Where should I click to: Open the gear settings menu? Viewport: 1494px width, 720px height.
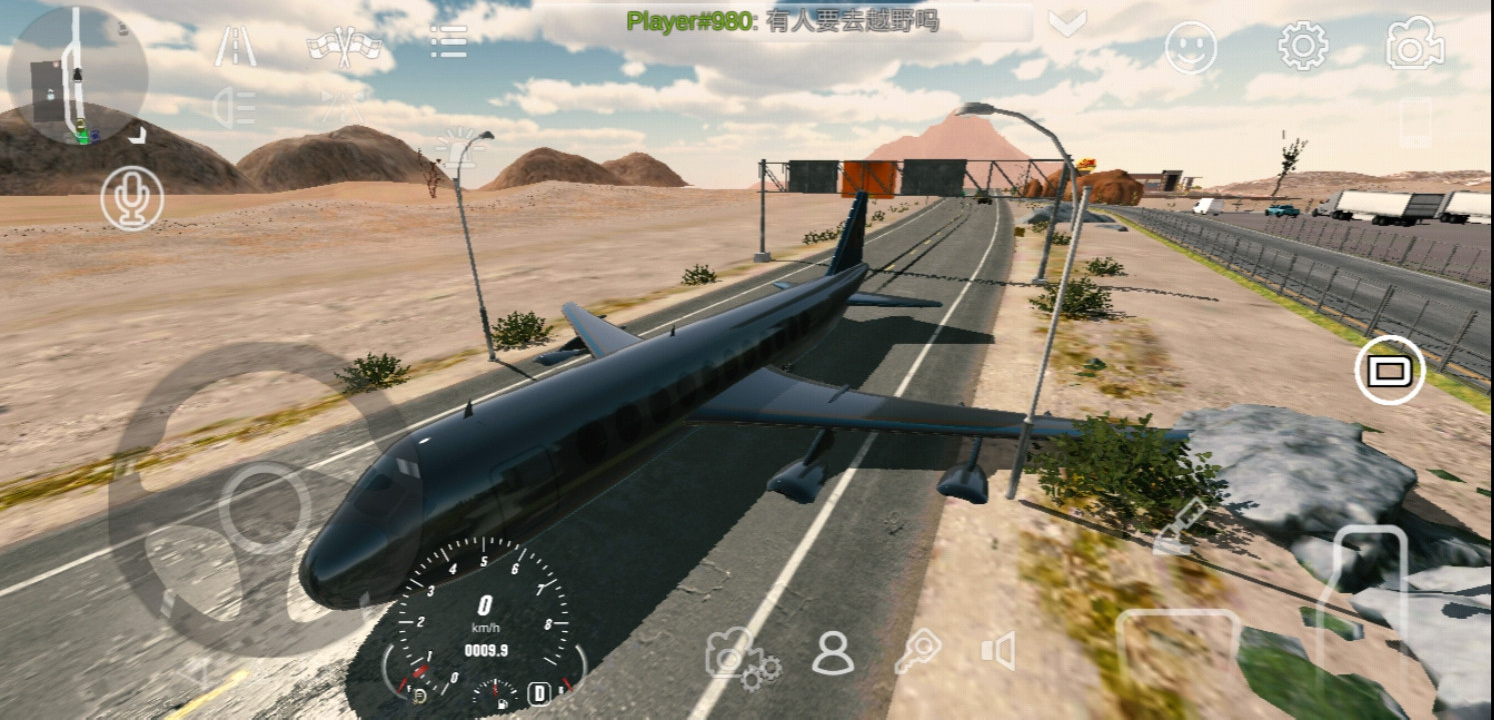point(1303,46)
